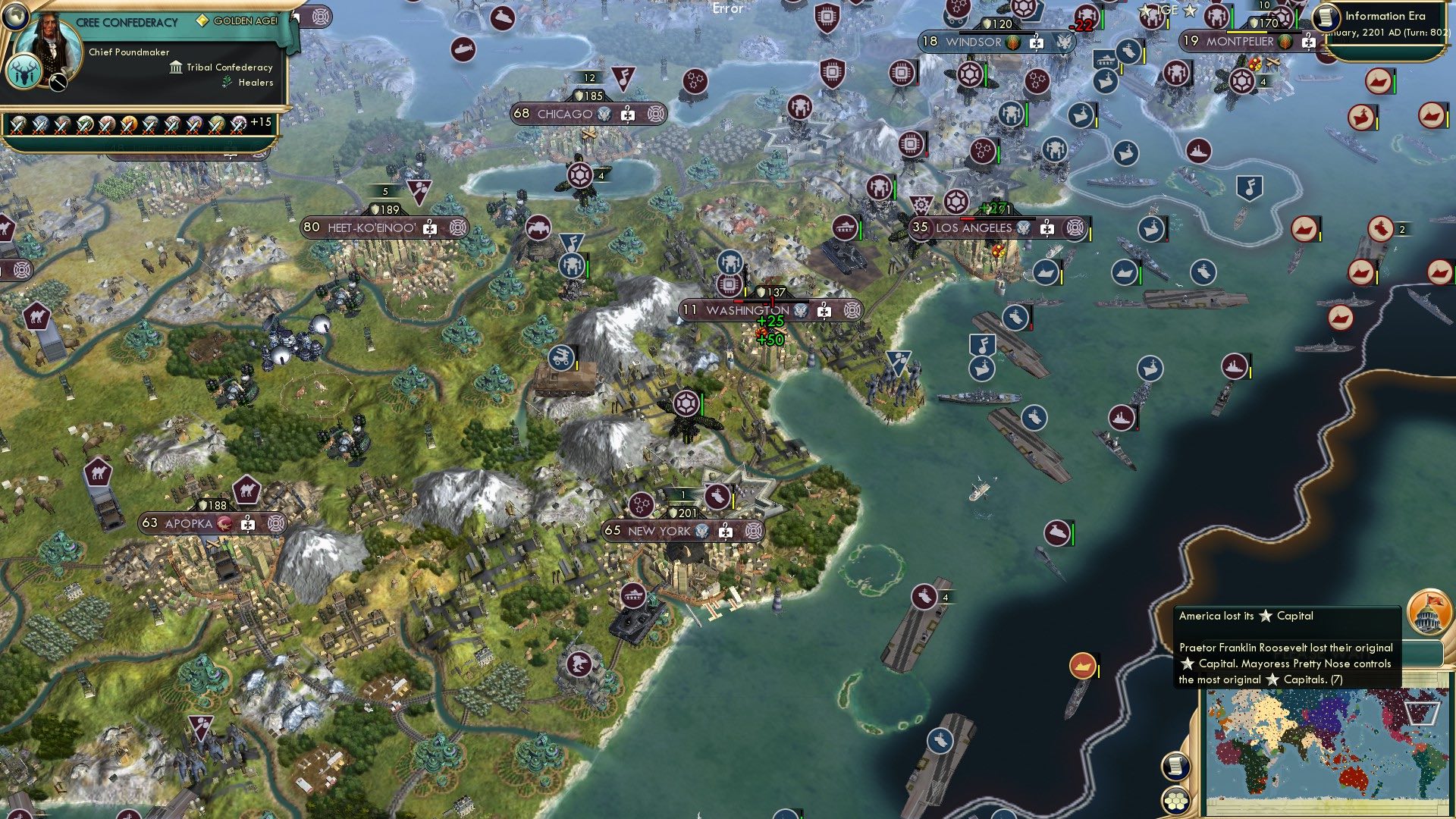Expand the +15 additional wars counter

click(x=260, y=122)
